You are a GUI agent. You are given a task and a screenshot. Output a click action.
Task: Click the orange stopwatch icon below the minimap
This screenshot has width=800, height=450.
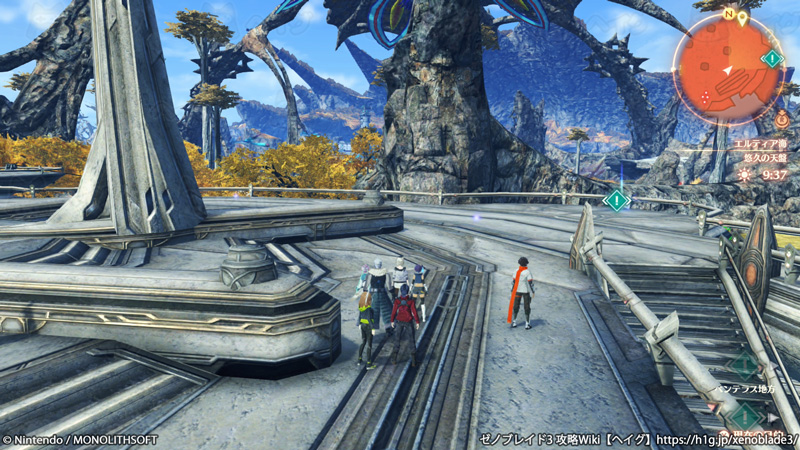[781, 120]
